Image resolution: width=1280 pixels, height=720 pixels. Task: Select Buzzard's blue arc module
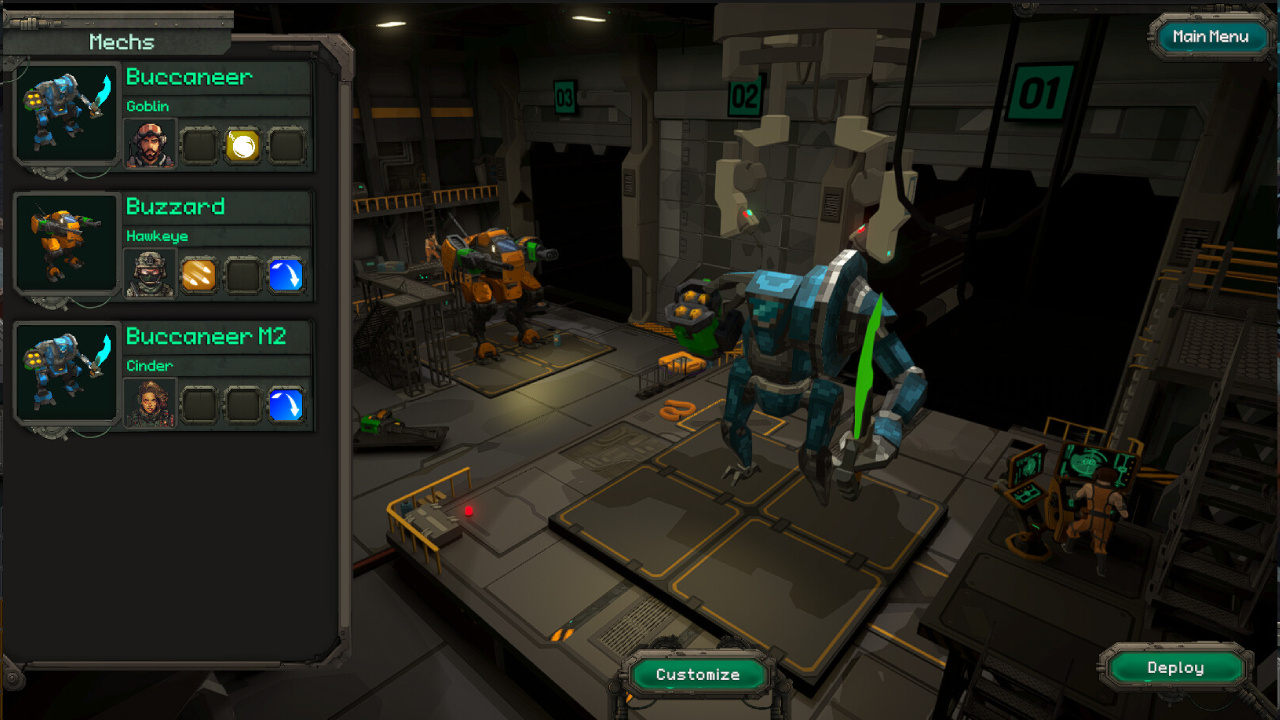286,275
